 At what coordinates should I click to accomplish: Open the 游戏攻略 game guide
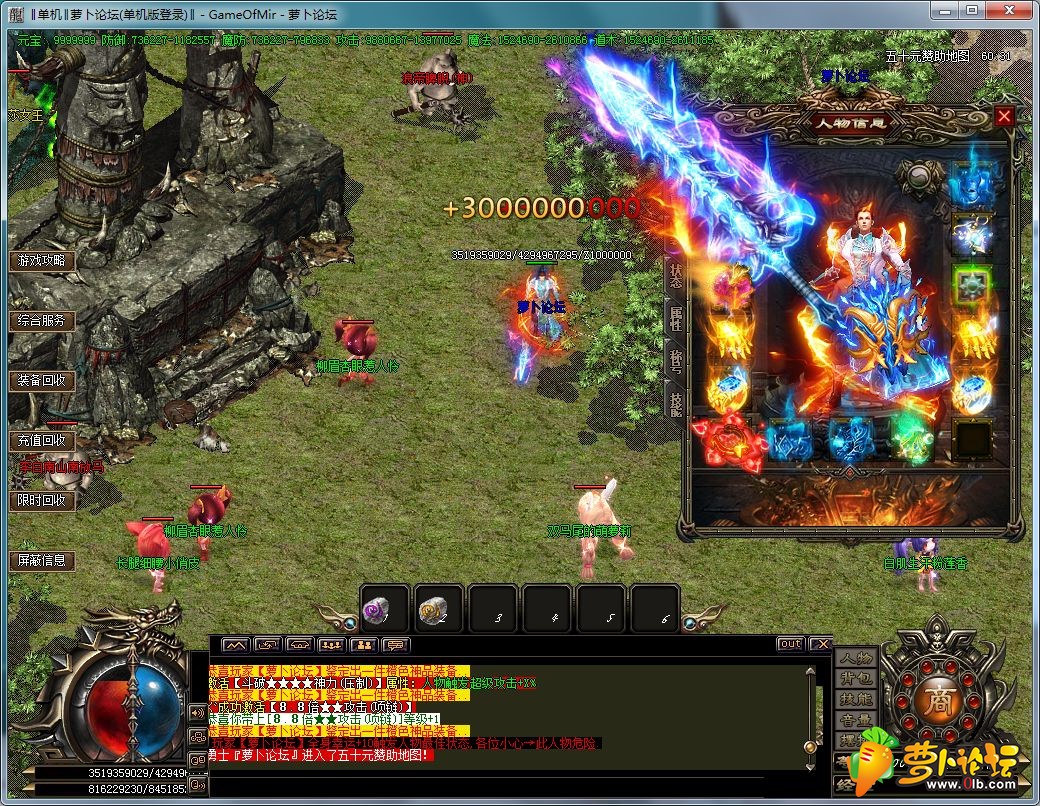42,261
